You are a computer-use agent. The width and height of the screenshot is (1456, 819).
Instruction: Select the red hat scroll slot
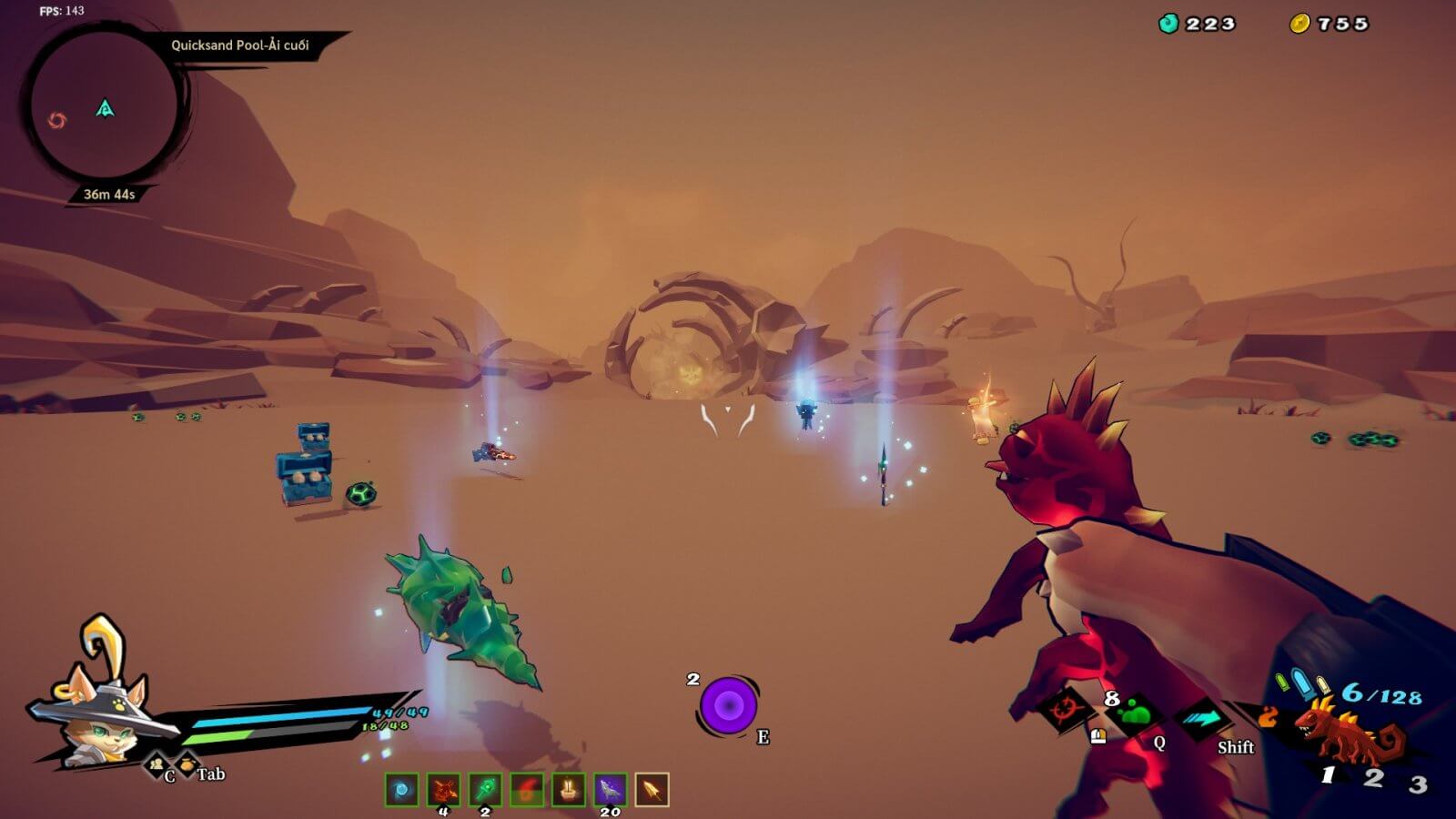(527, 790)
